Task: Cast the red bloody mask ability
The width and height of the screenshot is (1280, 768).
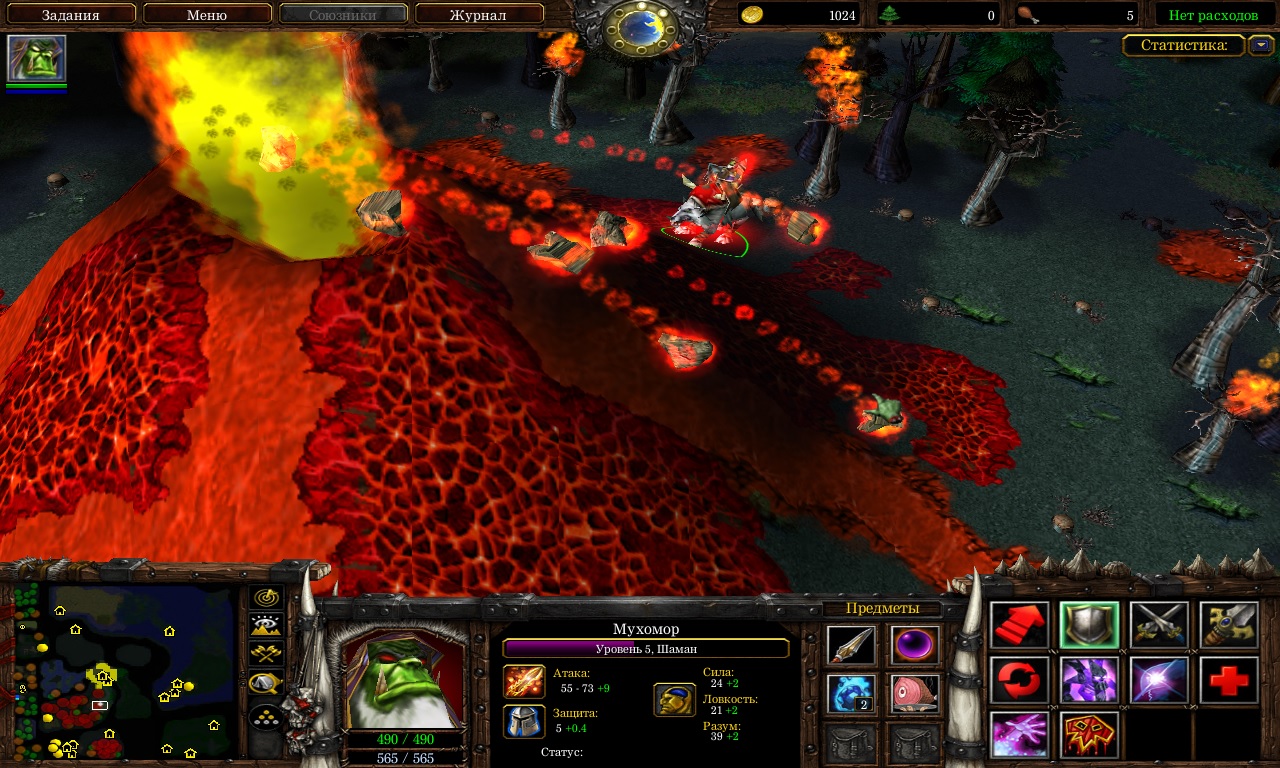Action: [1090, 735]
